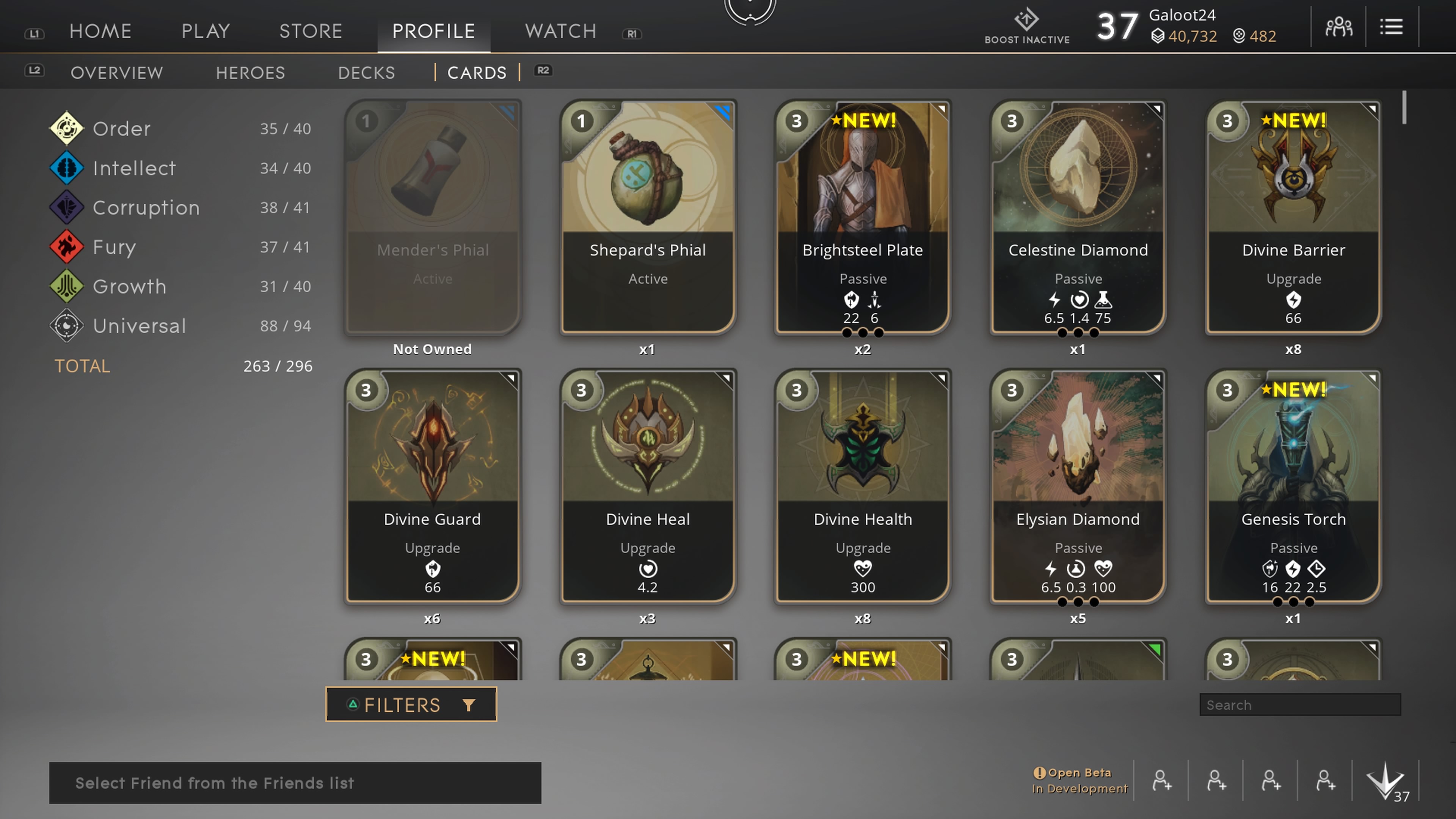Open the WATCH tab
The width and height of the screenshot is (1456, 819).
561,31
